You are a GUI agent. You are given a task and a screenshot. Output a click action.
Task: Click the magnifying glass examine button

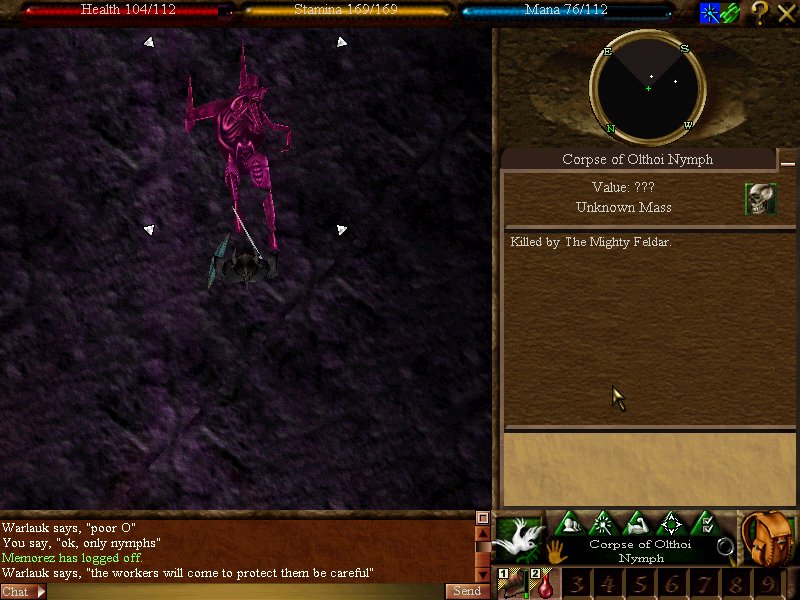726,546
